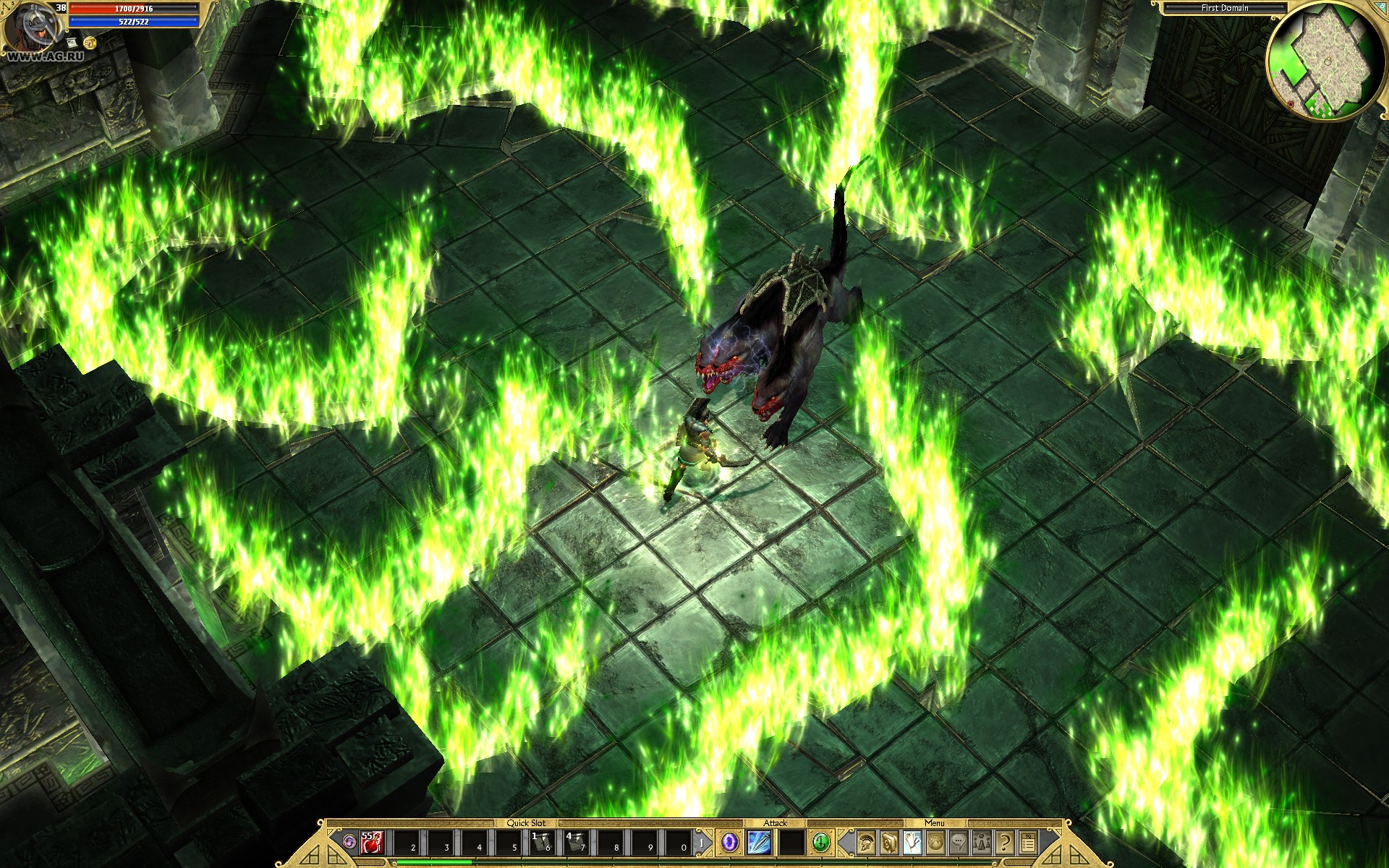Drink the red health potion
Viewport: 1389px width, 868px height.
pos(372,843)
